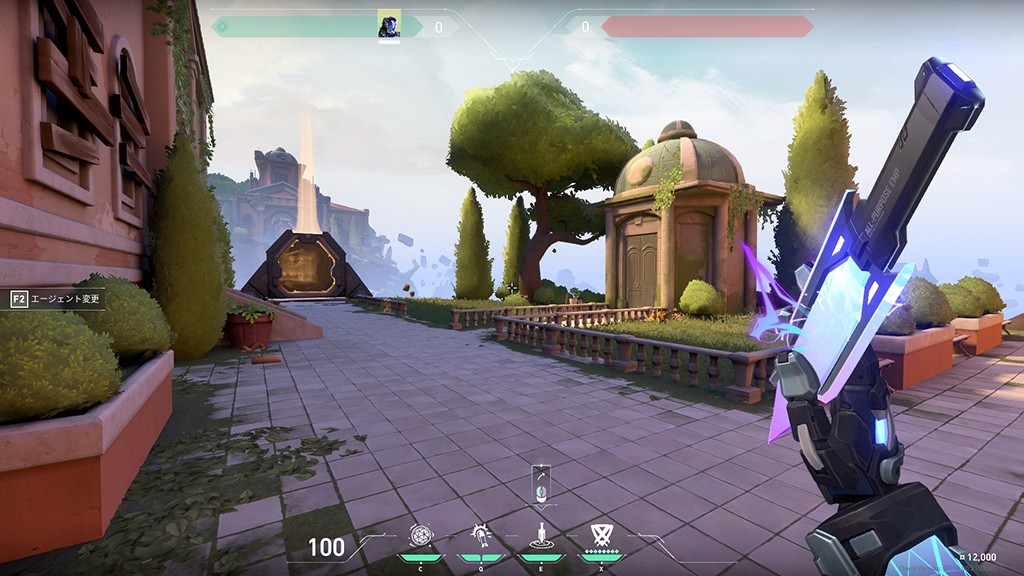Screen dimensions: 1024x576
Task: Use the ZERO/point knife ability
Action: point(540,536)
